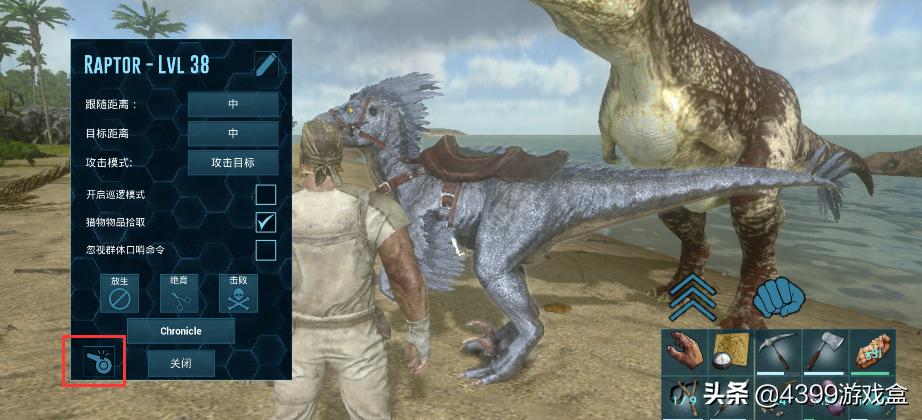Change the 目标距离 target distance setting
This screenshot has height=420, width=922.
[233, 133]
